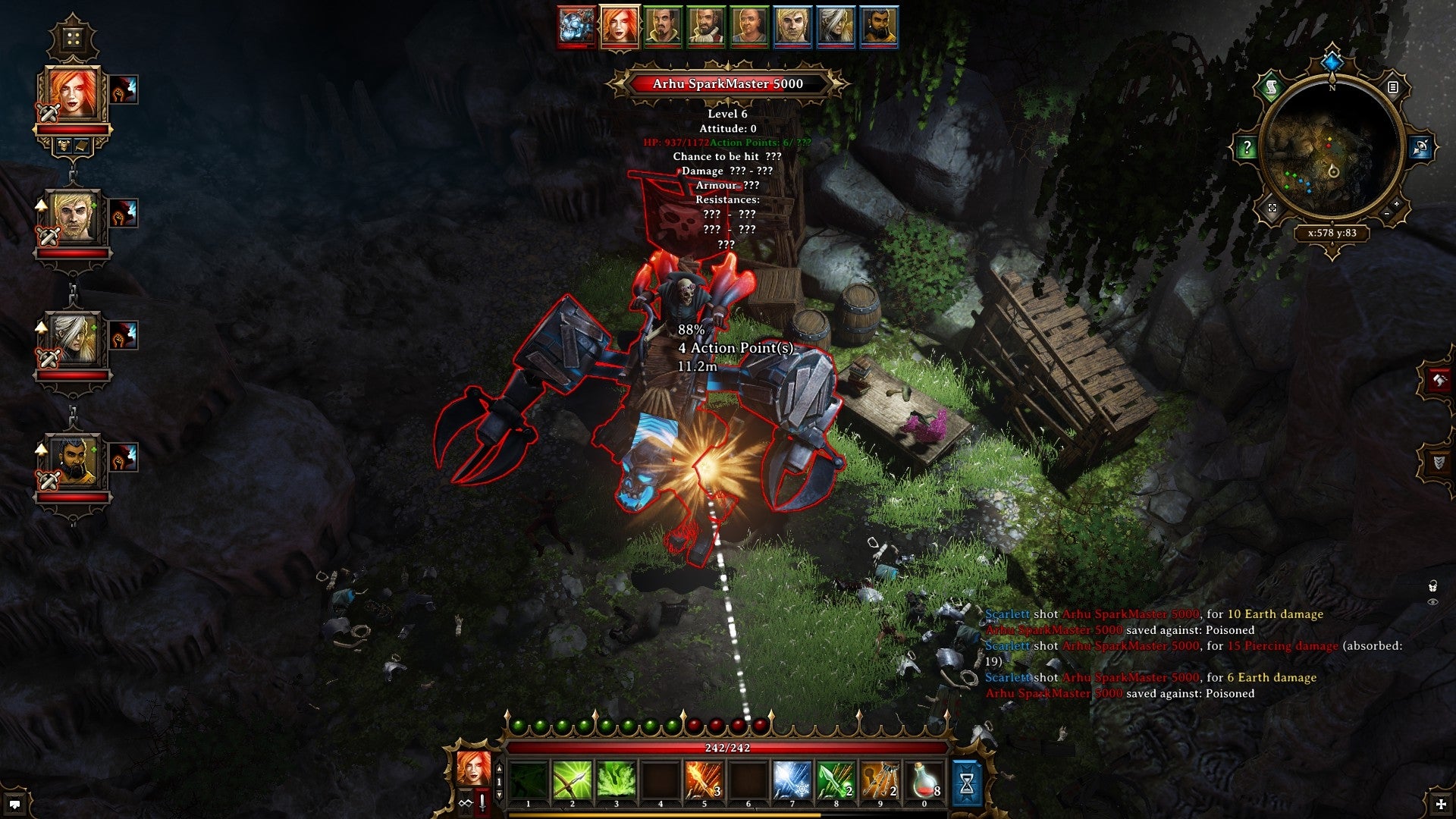This screenshot has height=819, width=1456.
Task: Zoom out the minimap with minus button
Action: coord(1386,215)
